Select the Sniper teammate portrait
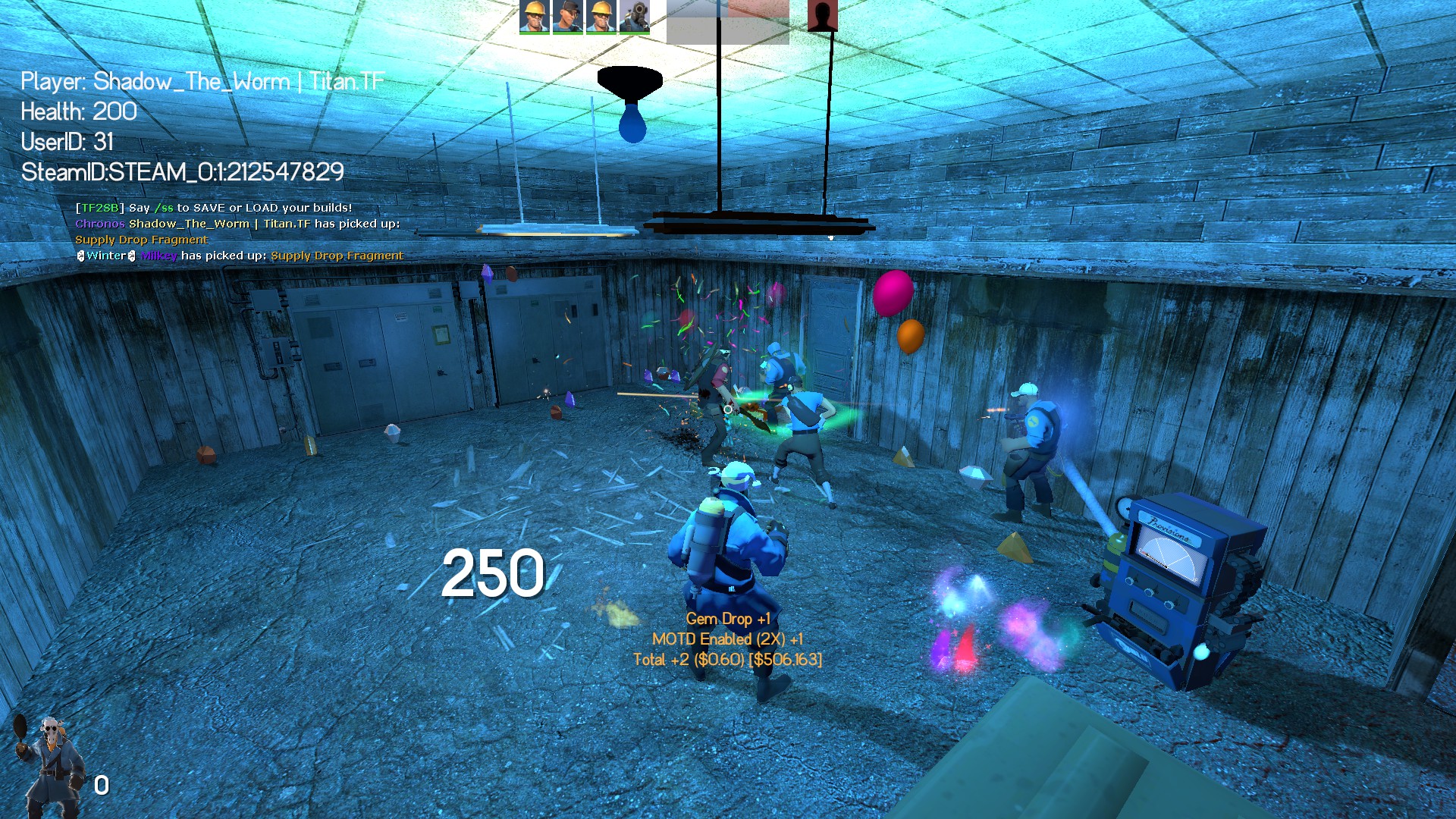 pos(567,16)
